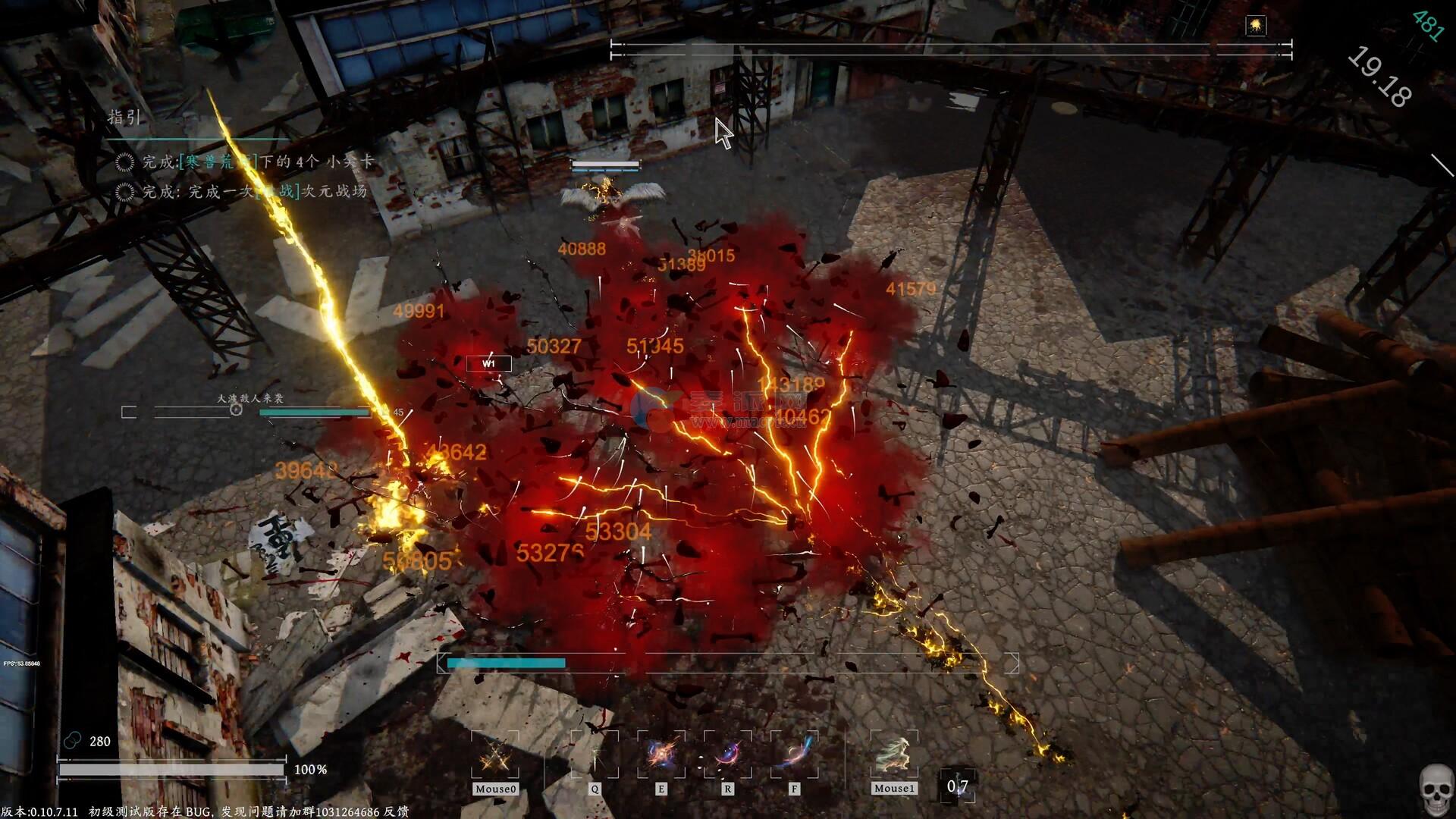The height and width of the screenshot is (819, 1456).
Task: Click the skull icon in the corner
Action: tap(1436, 789)
